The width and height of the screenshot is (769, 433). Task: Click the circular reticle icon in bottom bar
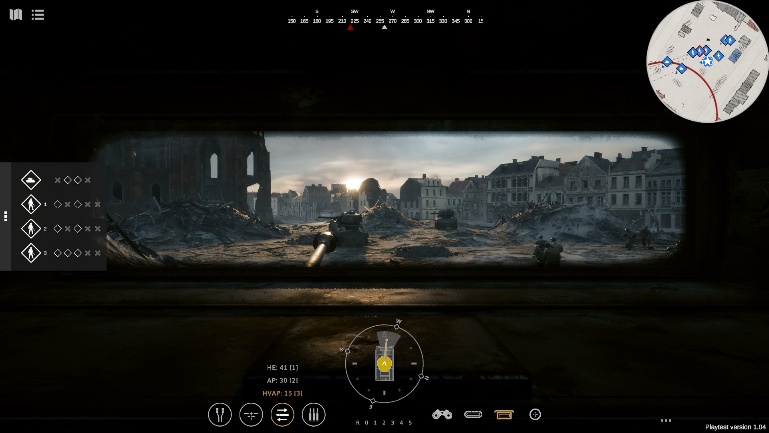(x=535, y=414)
